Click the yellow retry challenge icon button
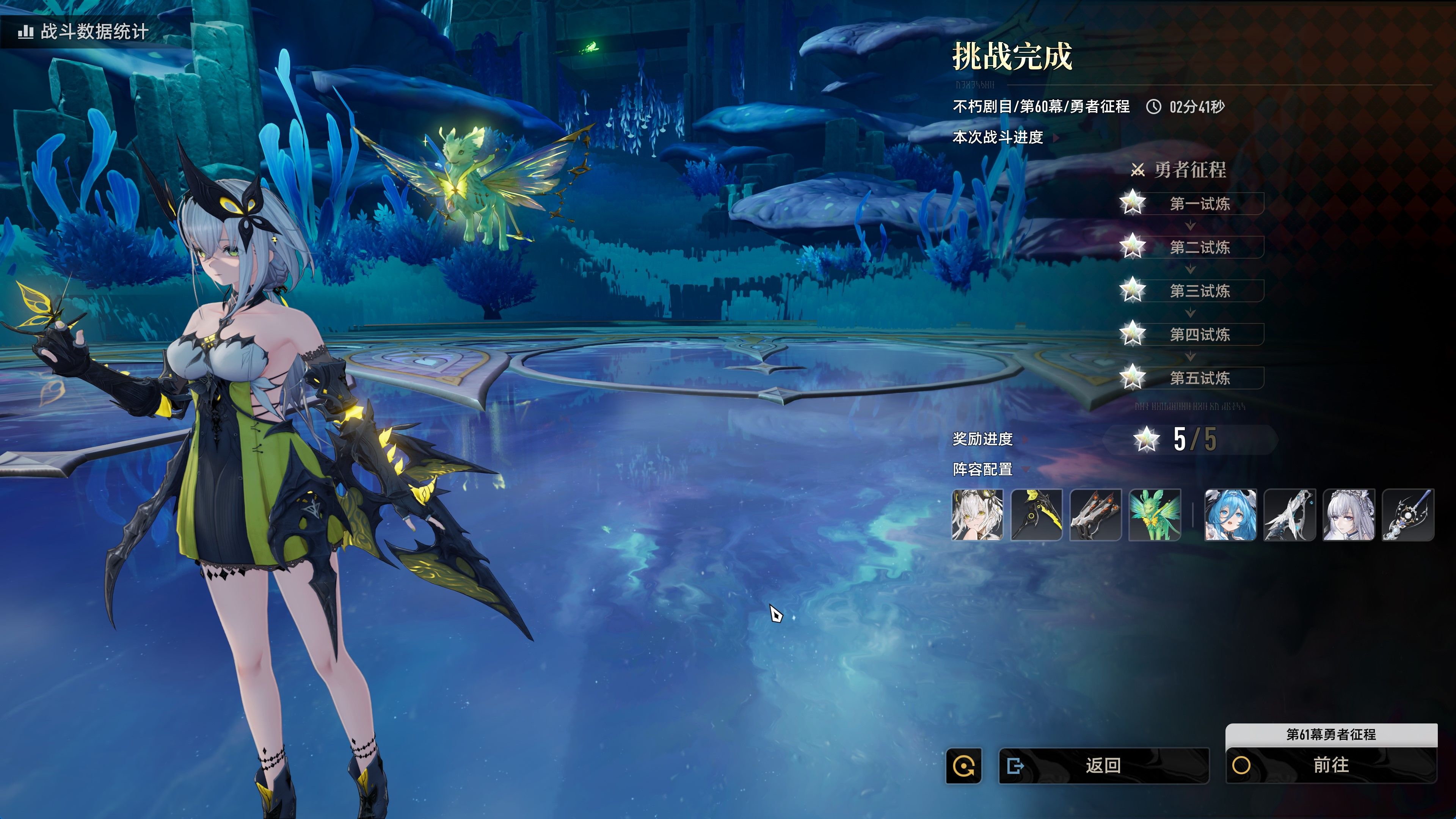 [964, 766]
